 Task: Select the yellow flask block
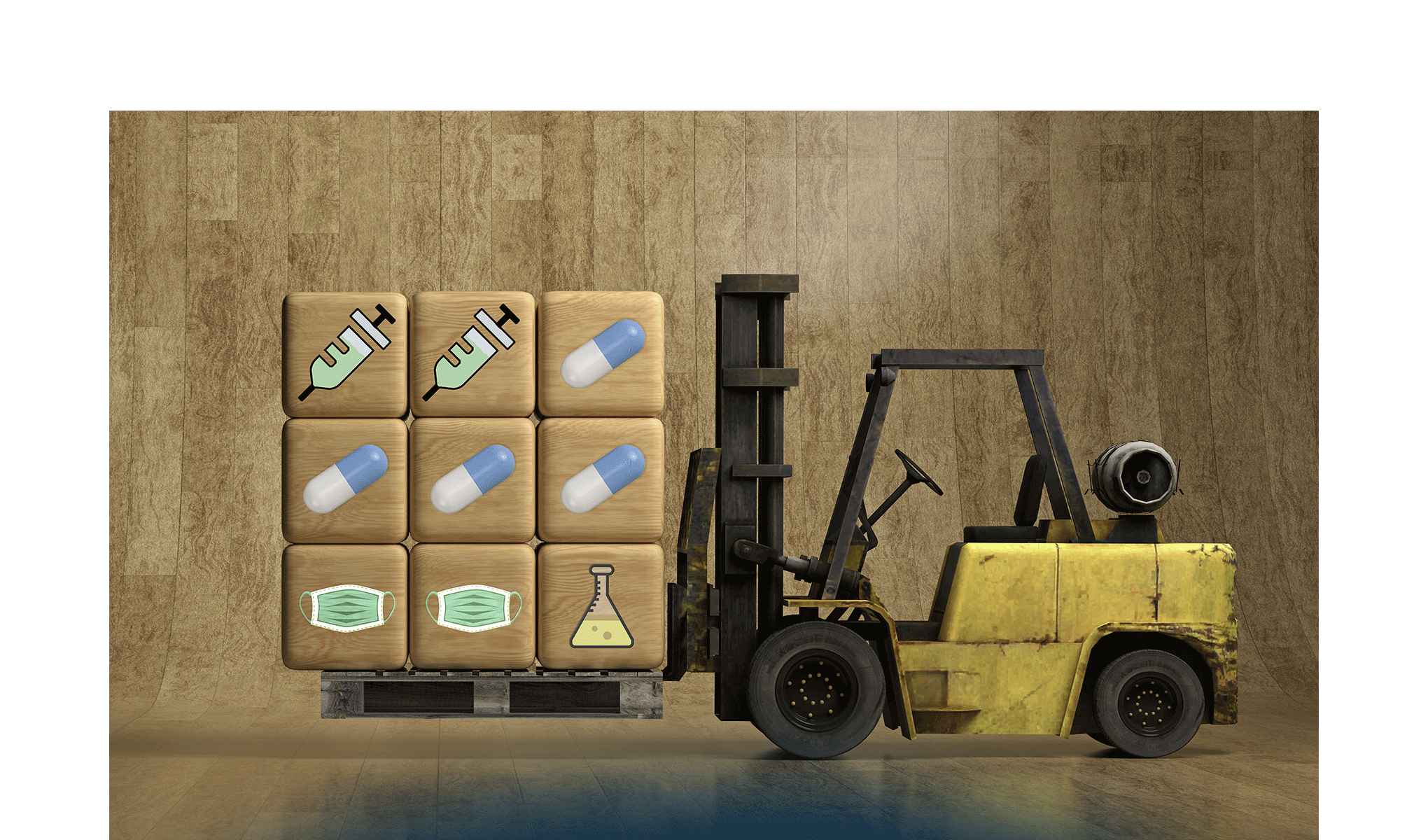click(601, 606)
